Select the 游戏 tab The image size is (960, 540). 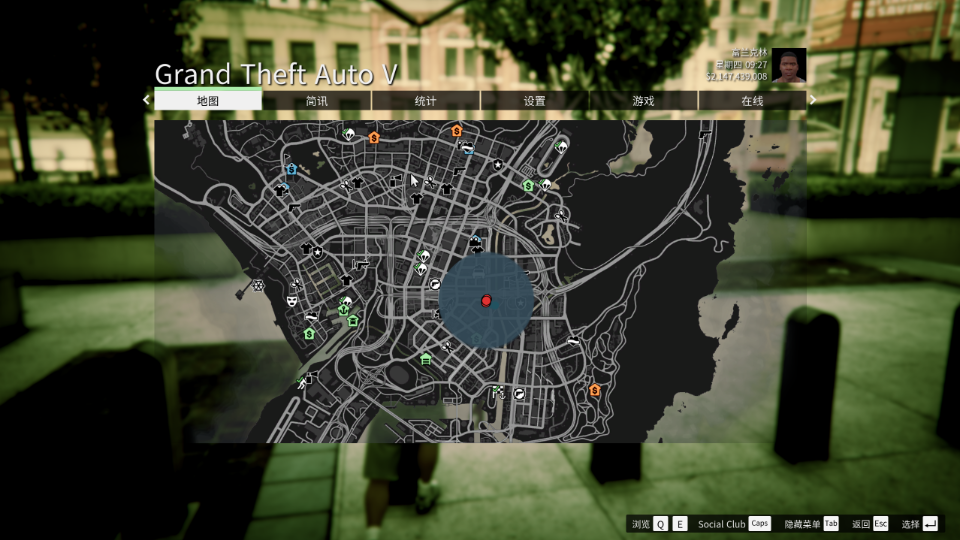[x=643, y=101]
